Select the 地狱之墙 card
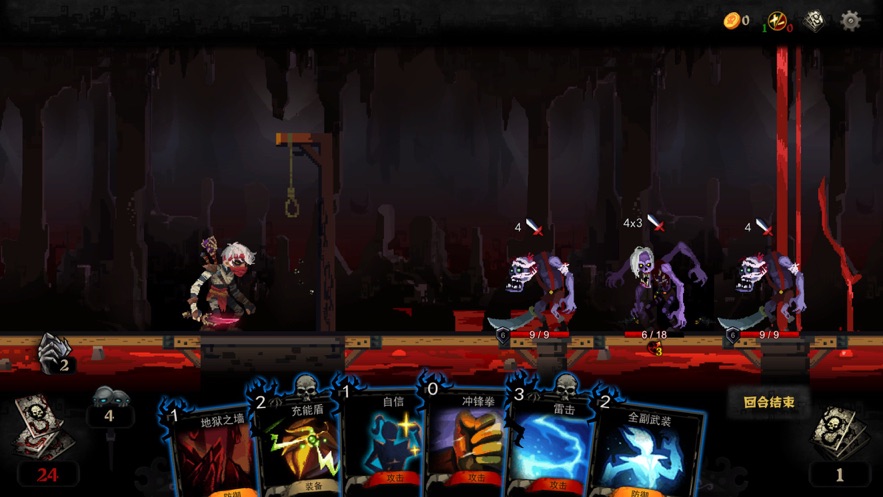This screenshot has height=497, width=883. coord(213,450)
